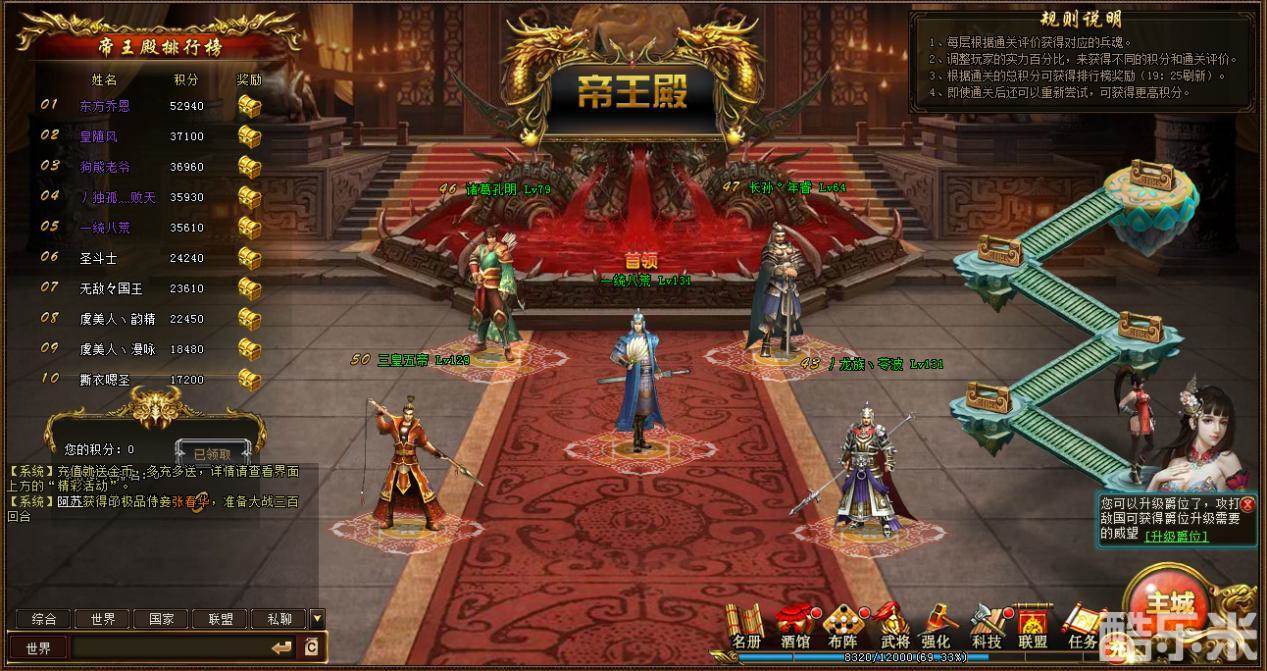The width and height of the screenshot is (1267, 671).
Task: Click the chat message input field
Action: click(x=168, y=647)
